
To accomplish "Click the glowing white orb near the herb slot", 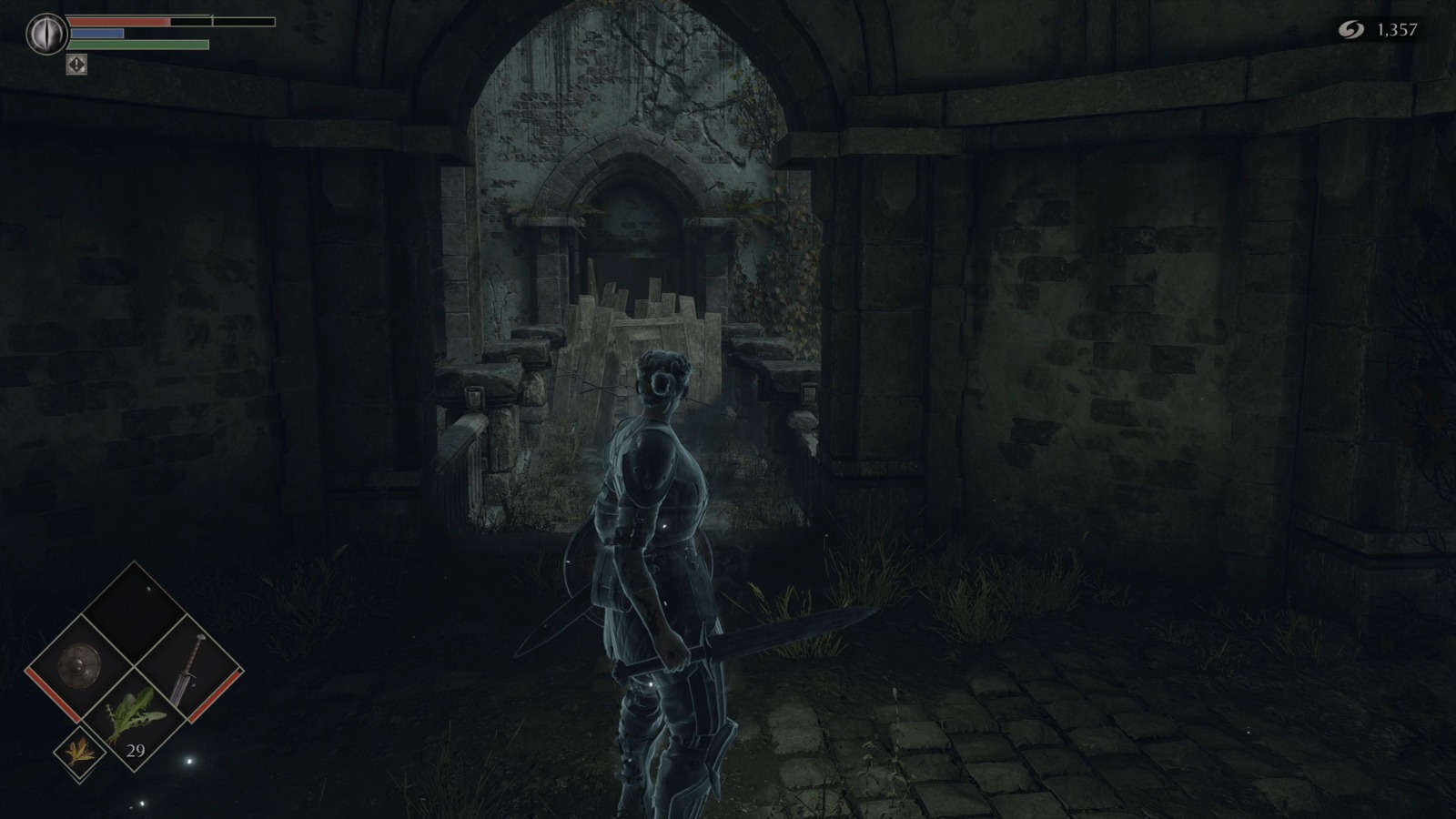I will 190,761.
